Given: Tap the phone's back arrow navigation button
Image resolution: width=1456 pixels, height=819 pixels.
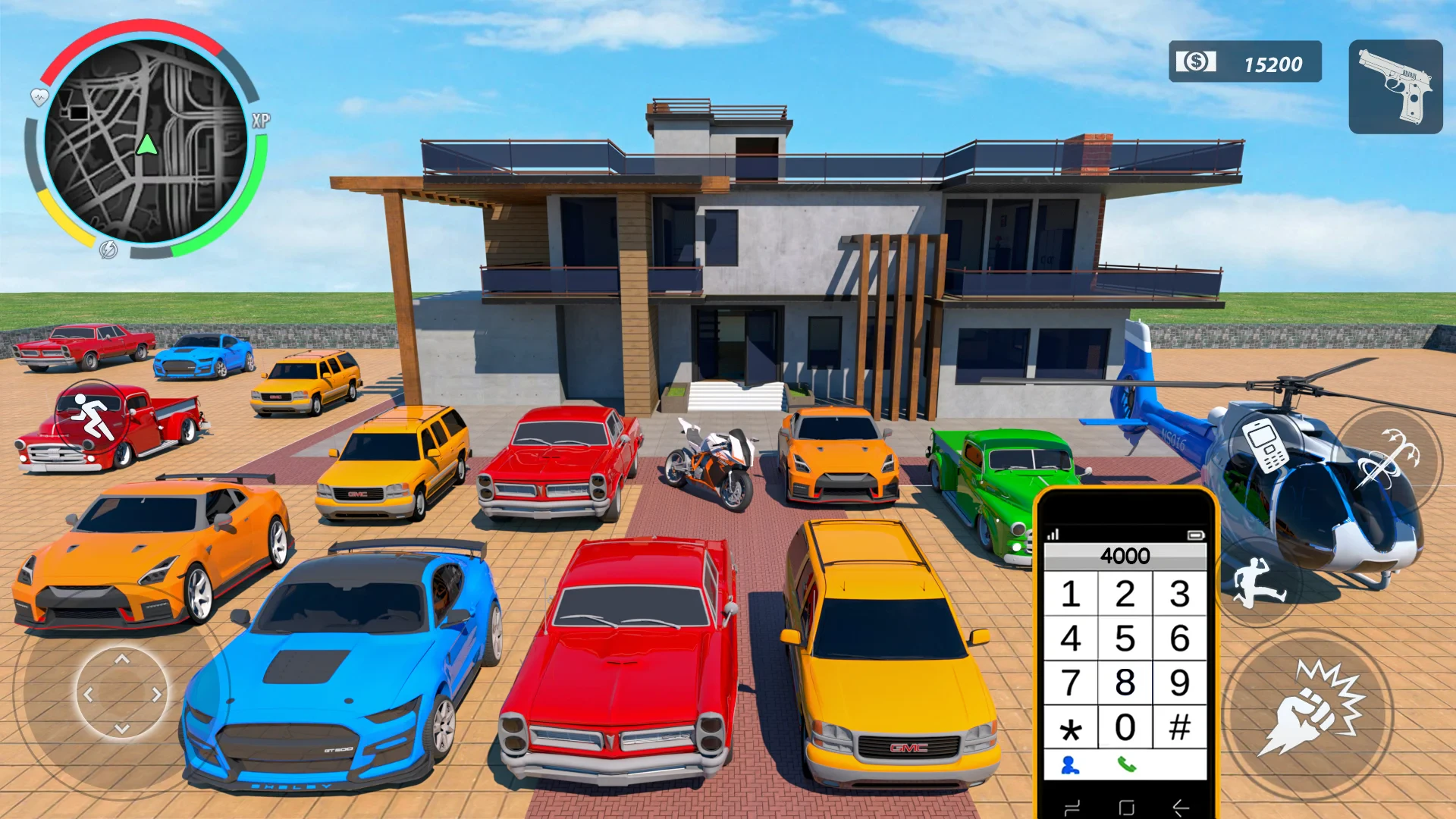Looking at the screenshot, I should (x=1180, y=808).
